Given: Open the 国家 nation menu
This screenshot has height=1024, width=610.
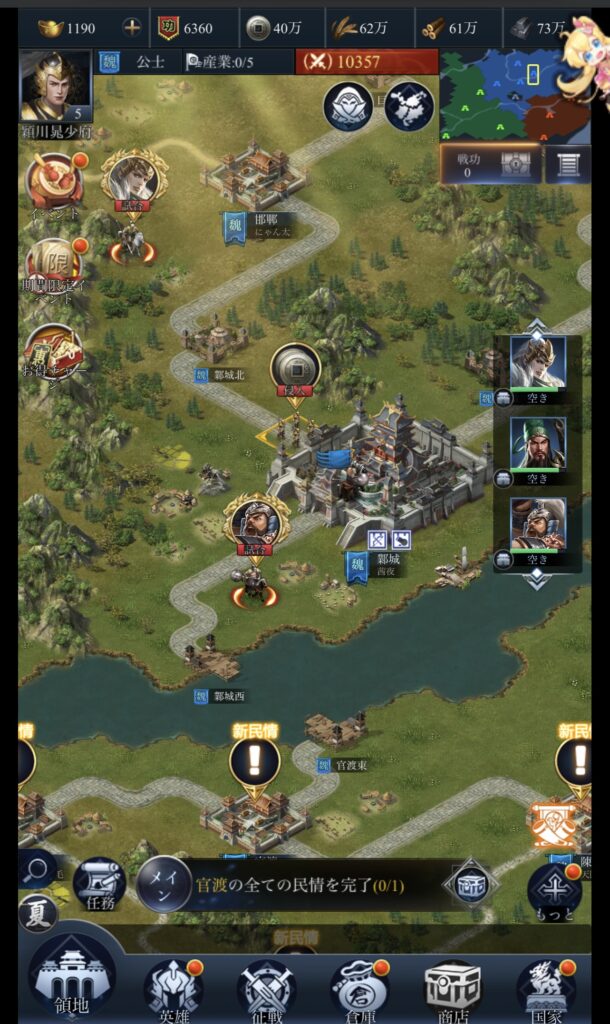Looking at the screenshot, I should point(545,987).
